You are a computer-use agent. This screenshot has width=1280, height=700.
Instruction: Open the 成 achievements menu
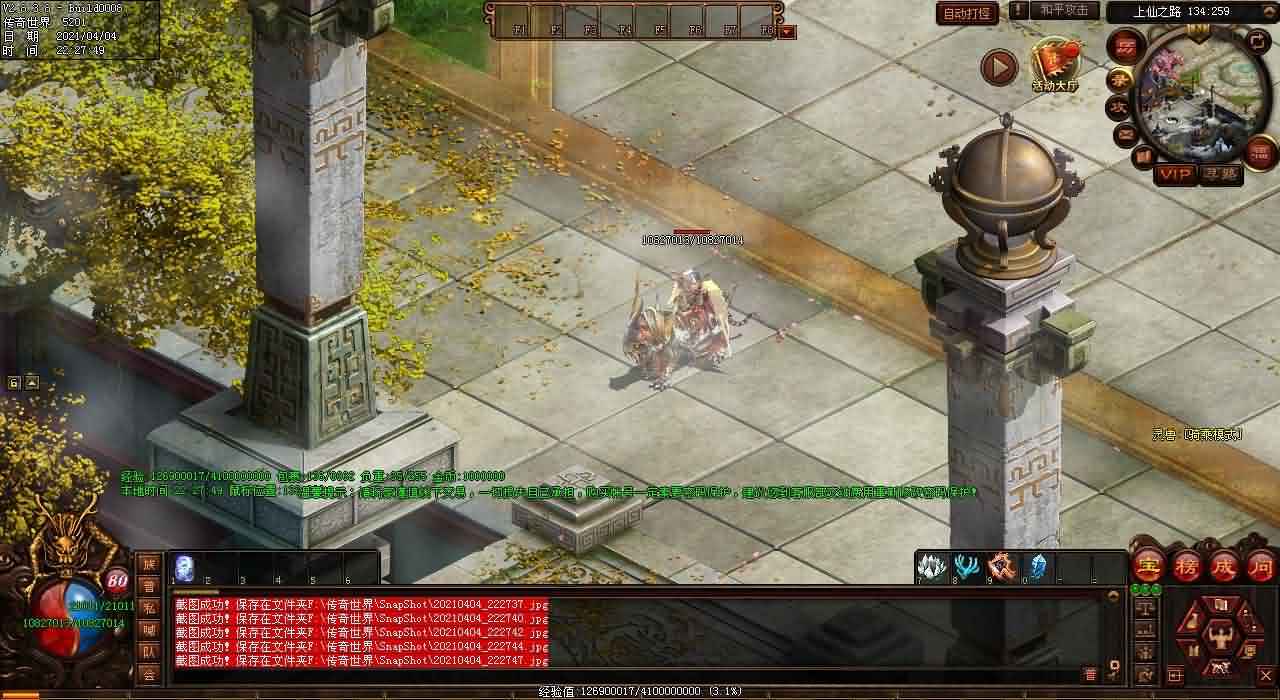[1224, 566]
